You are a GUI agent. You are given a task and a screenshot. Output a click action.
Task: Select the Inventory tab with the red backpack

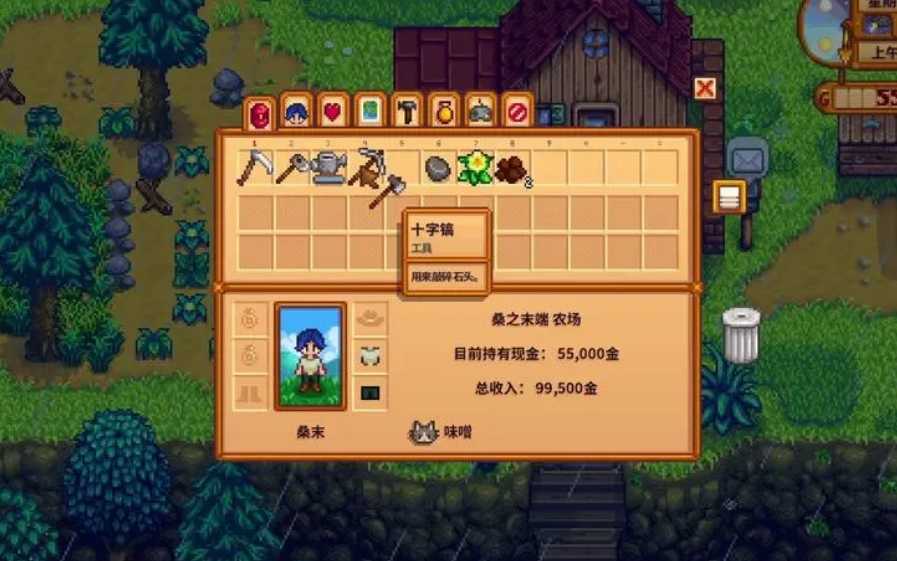[259, 114]
